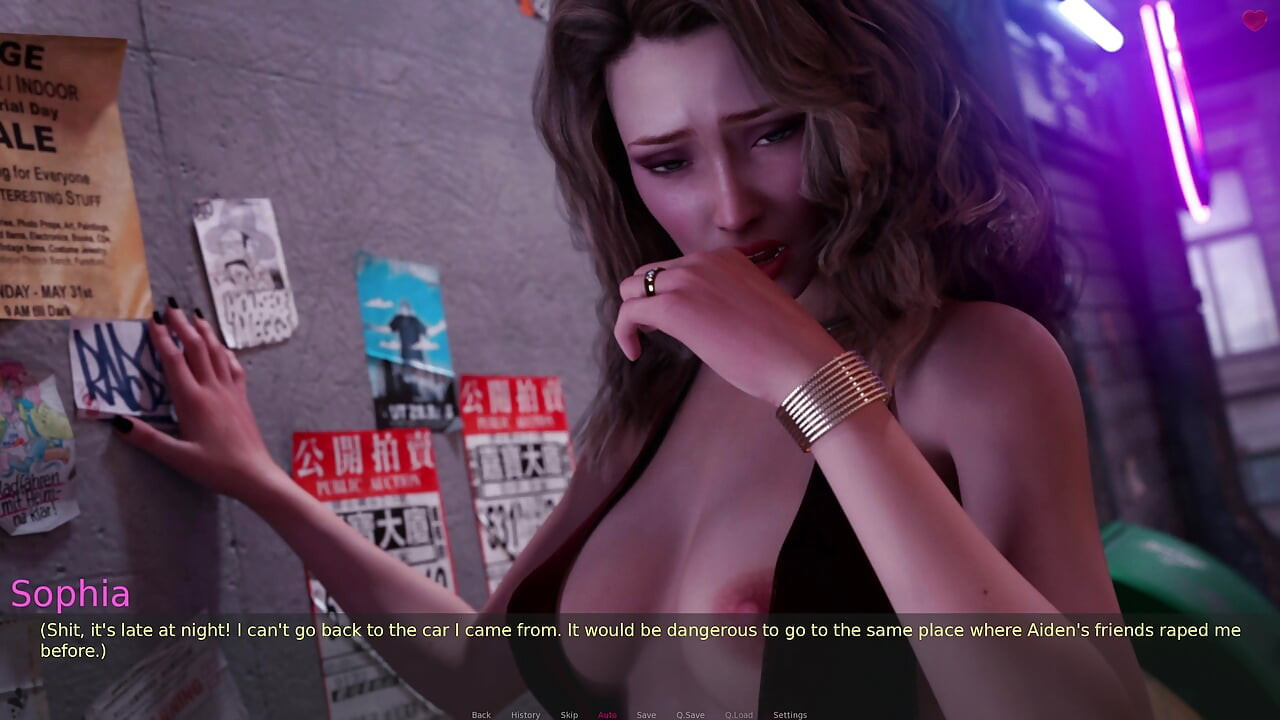
Task: Click the pink heart icon
Action: (1254, 20)
